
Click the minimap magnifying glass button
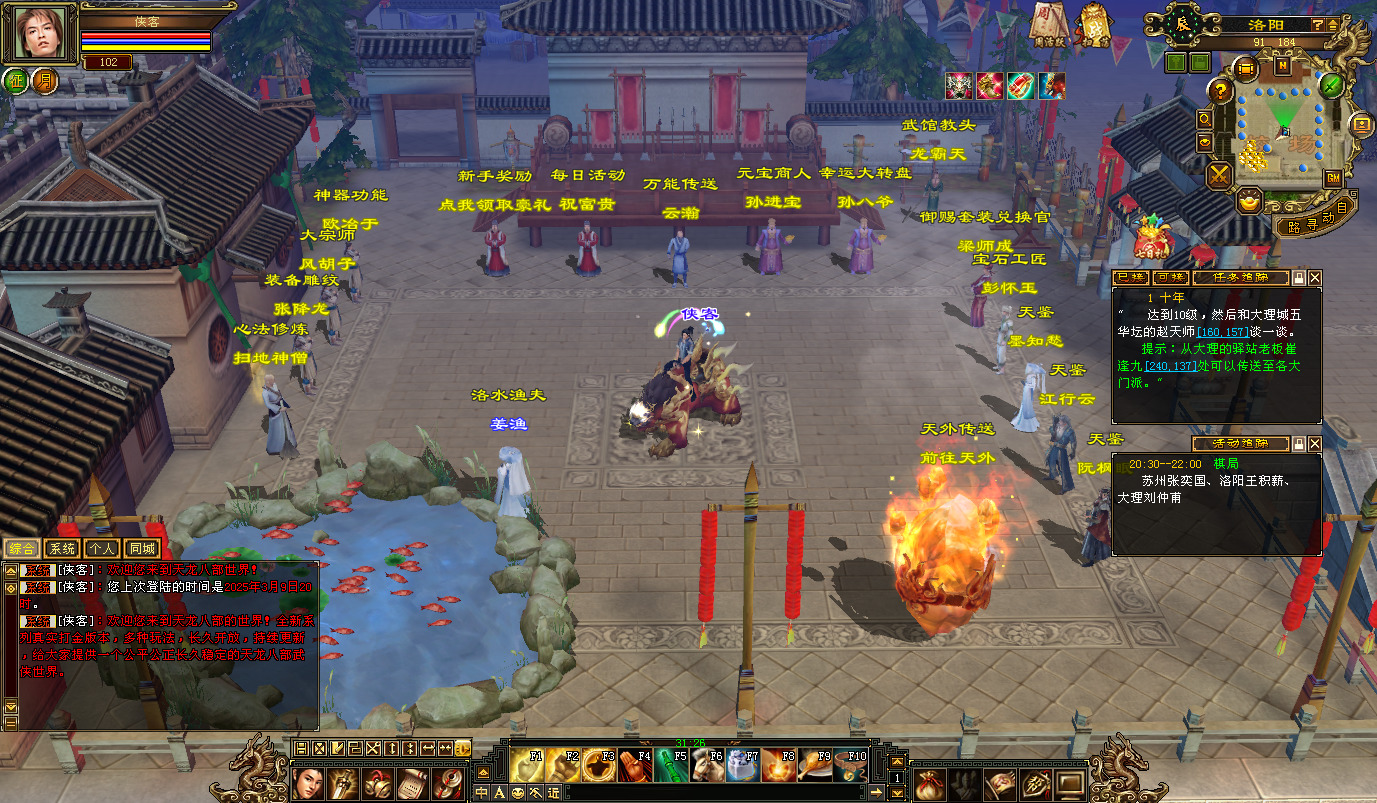click(x=1205, y=119)
